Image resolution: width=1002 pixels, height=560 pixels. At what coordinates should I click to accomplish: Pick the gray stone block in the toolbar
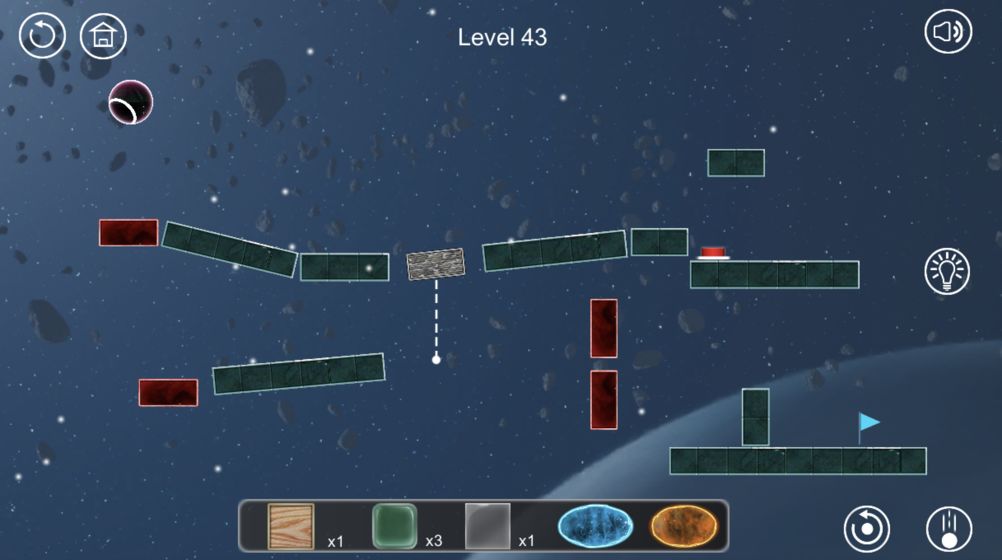click(488, 526)
